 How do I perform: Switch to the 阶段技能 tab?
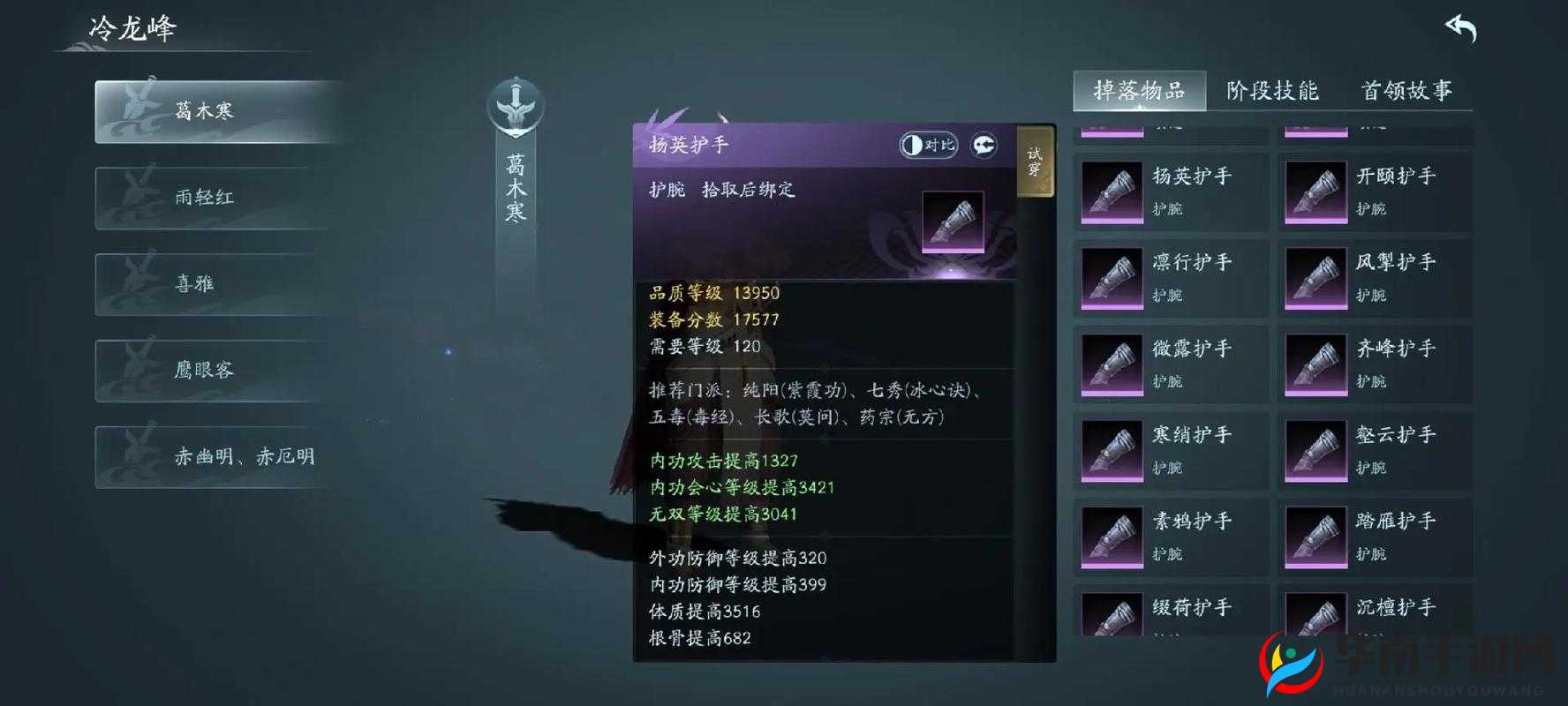click(1271, 91)
